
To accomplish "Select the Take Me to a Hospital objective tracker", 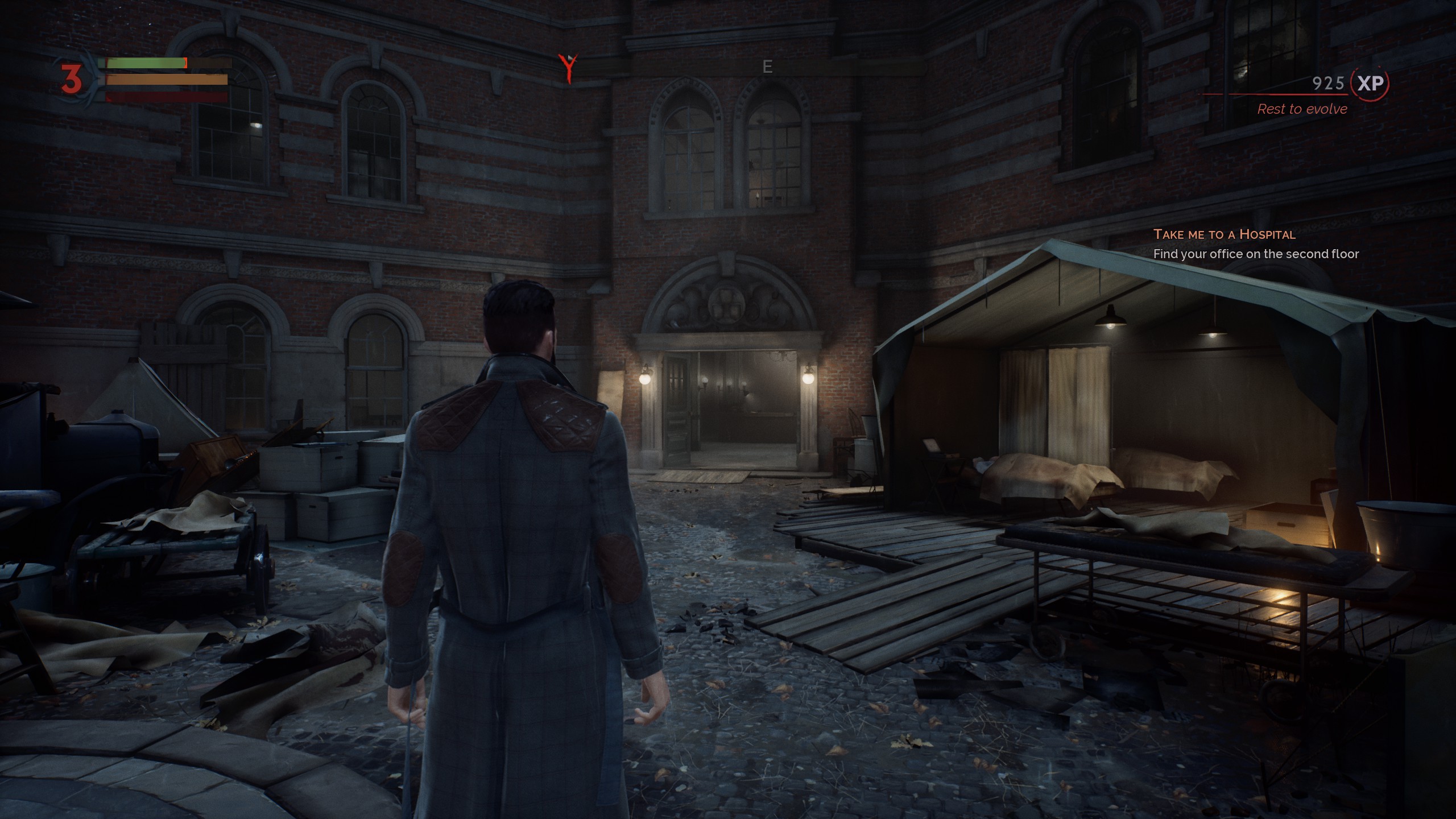I will (x=1224, y=234).
